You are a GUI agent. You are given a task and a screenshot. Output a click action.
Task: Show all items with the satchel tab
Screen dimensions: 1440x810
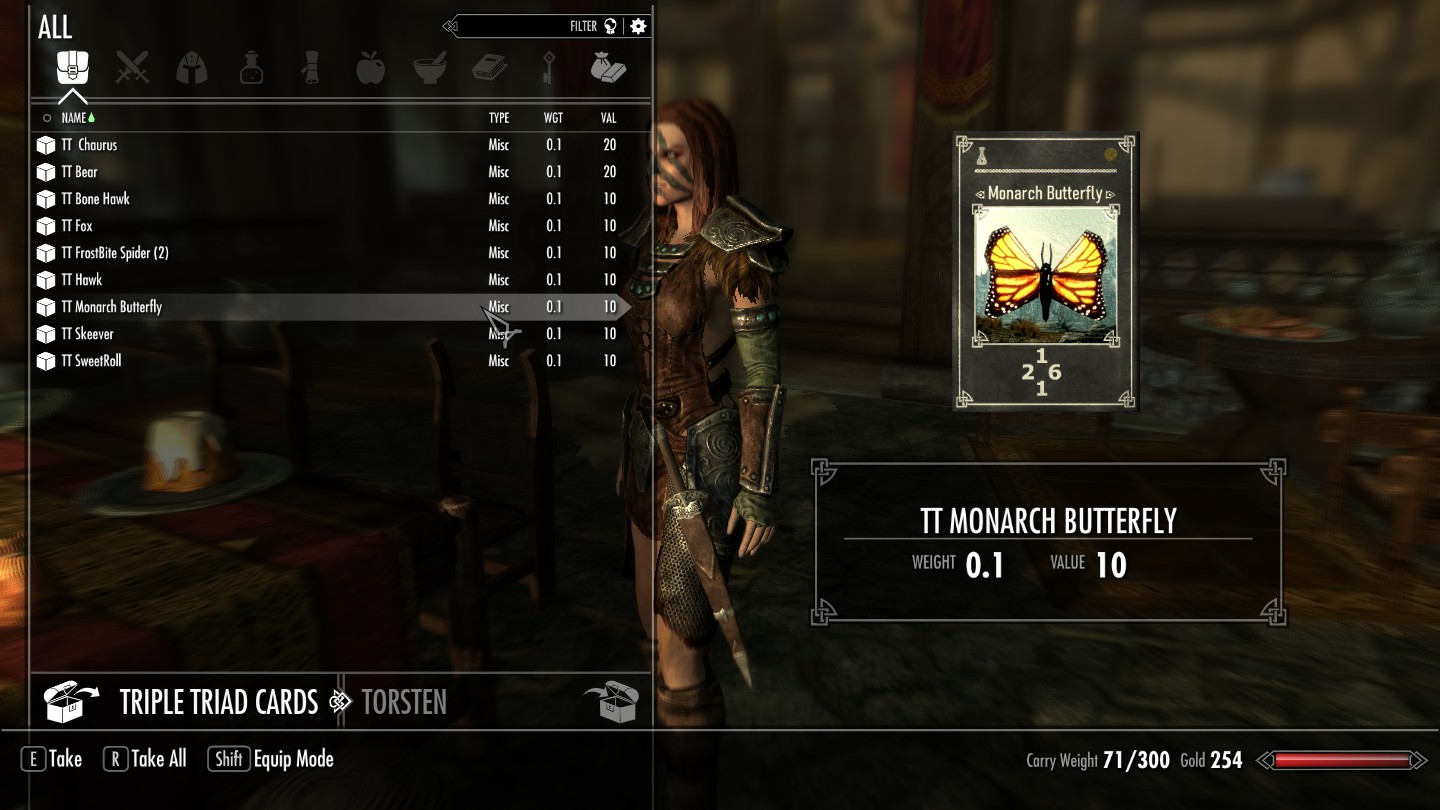click(x=73, y=68)
